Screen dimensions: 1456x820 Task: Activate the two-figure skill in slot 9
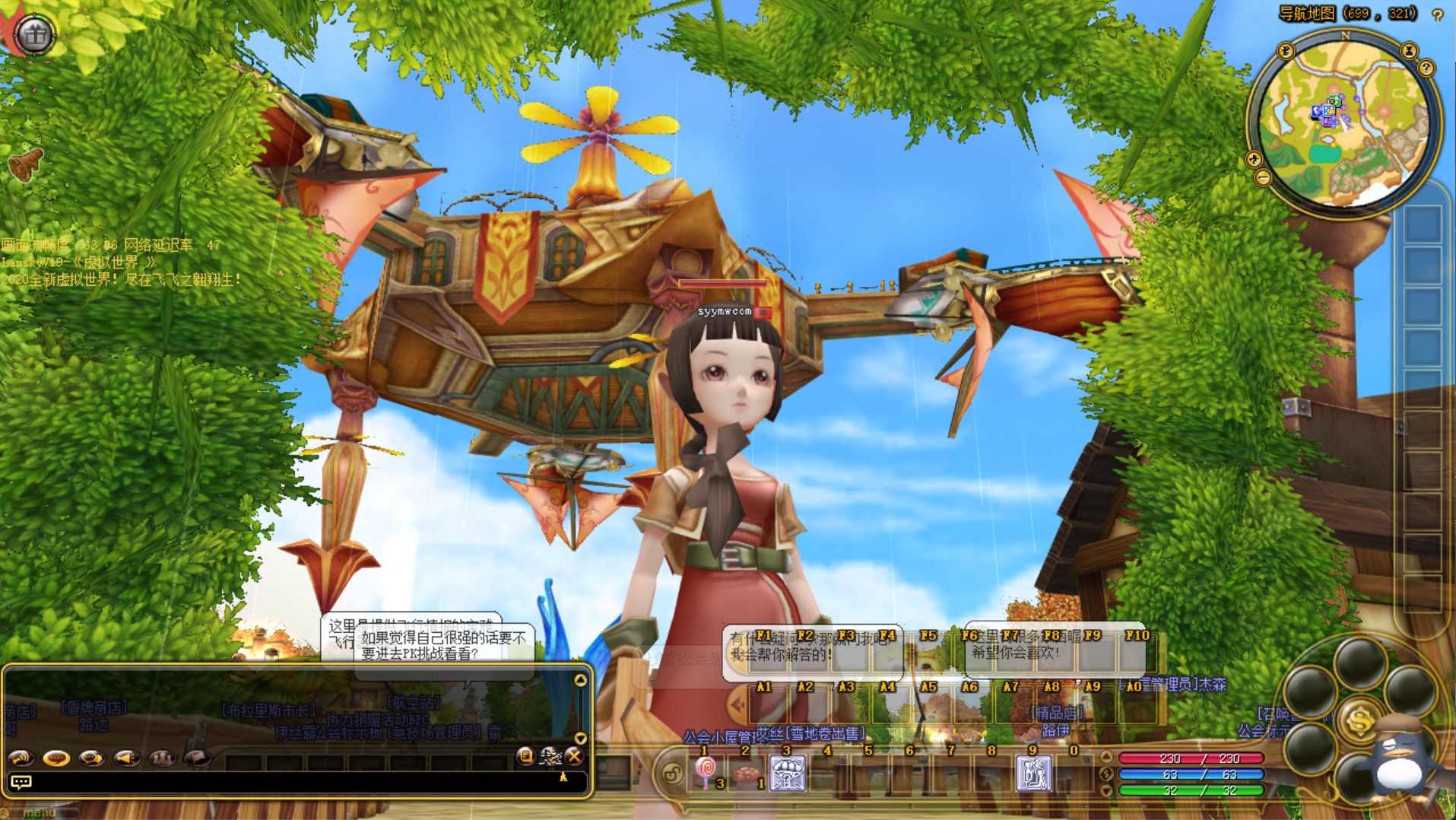[1033, 774]
